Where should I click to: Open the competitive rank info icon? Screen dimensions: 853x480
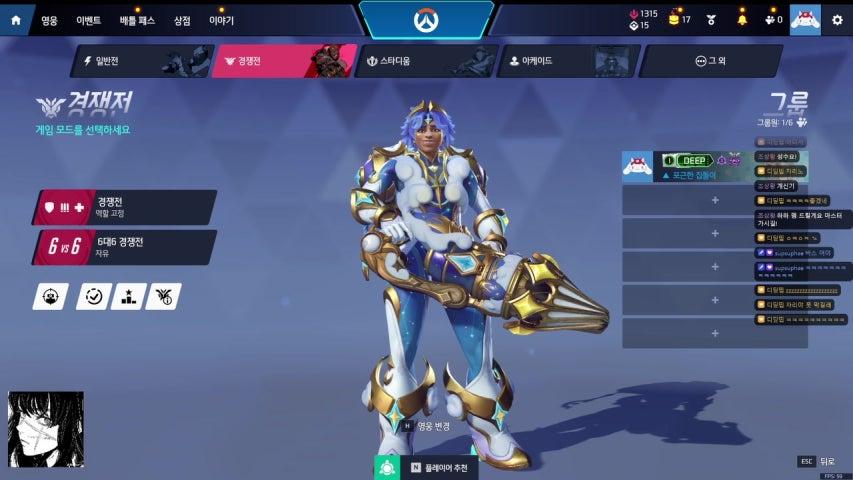(163, 296)
